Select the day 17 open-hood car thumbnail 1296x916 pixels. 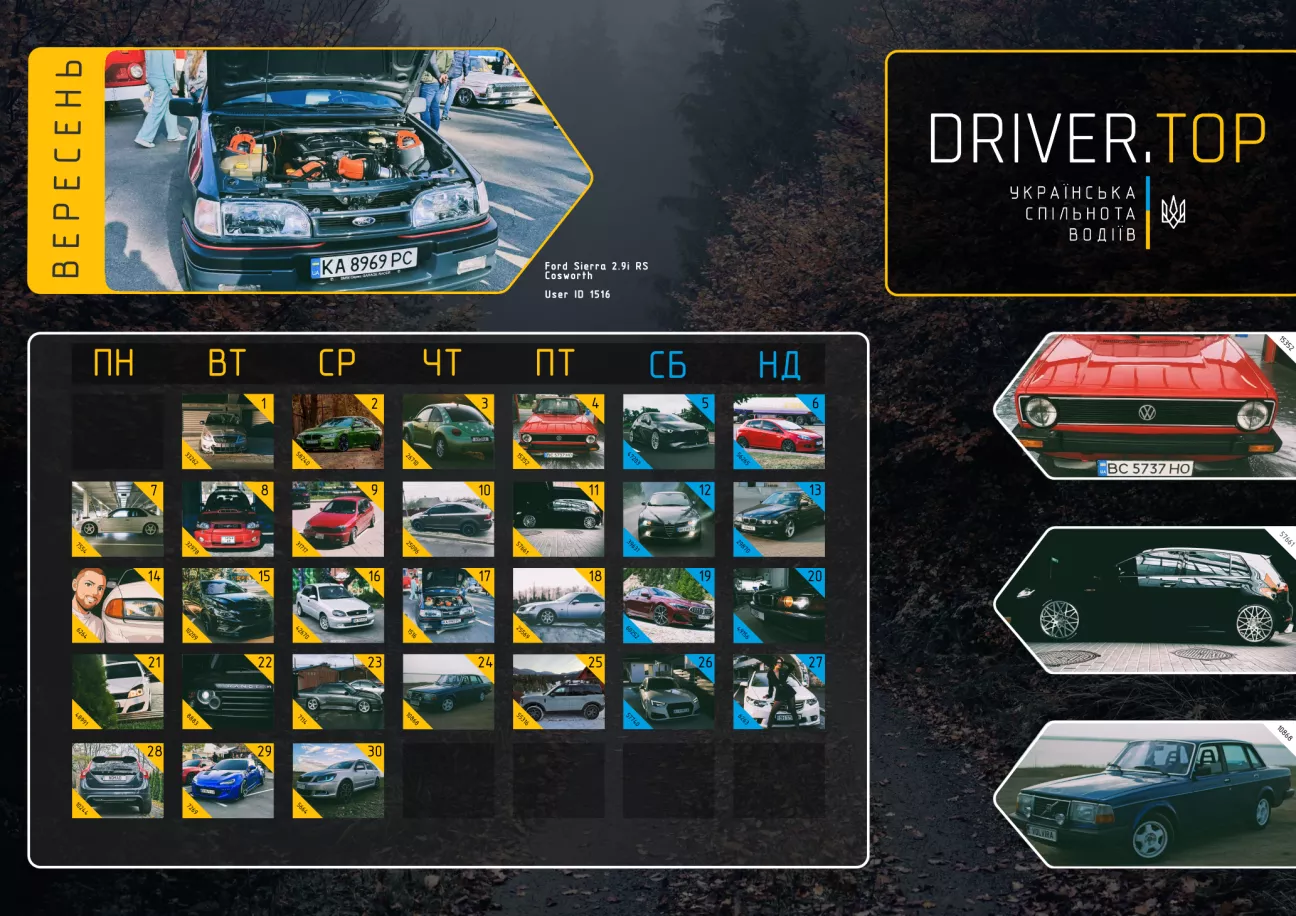coord(448,605)
